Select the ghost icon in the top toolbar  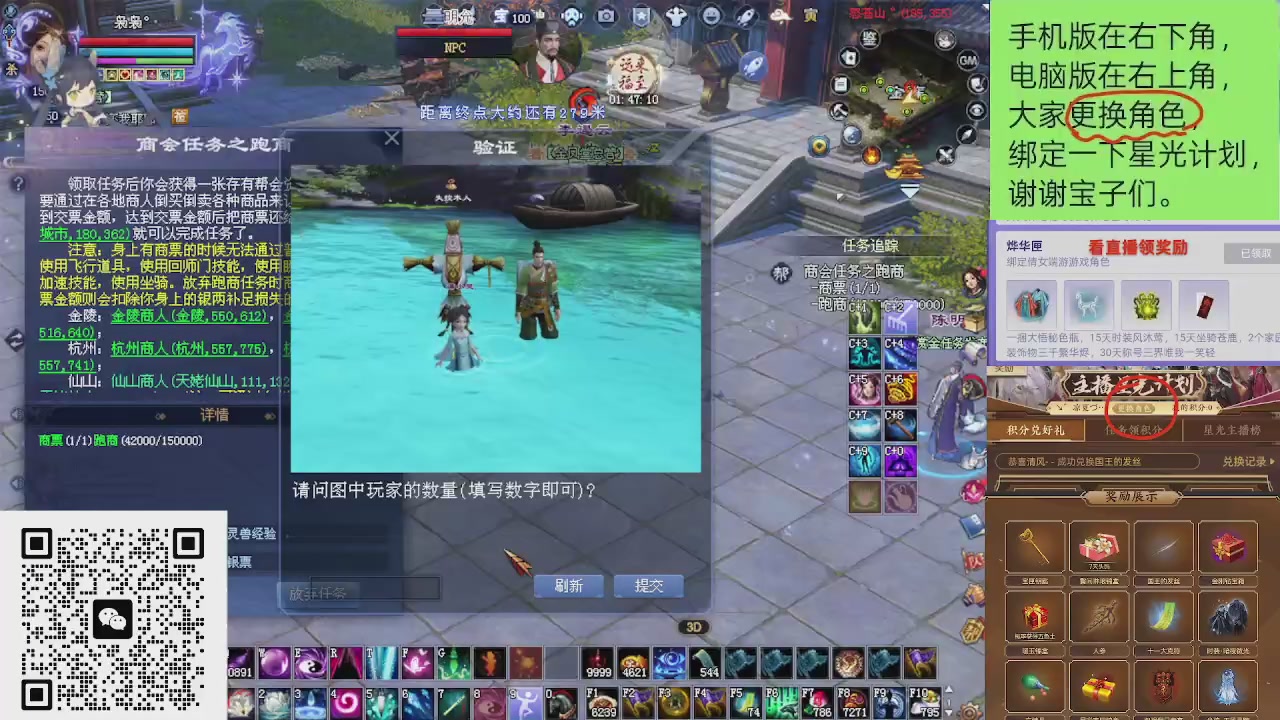tap(676, 15)
